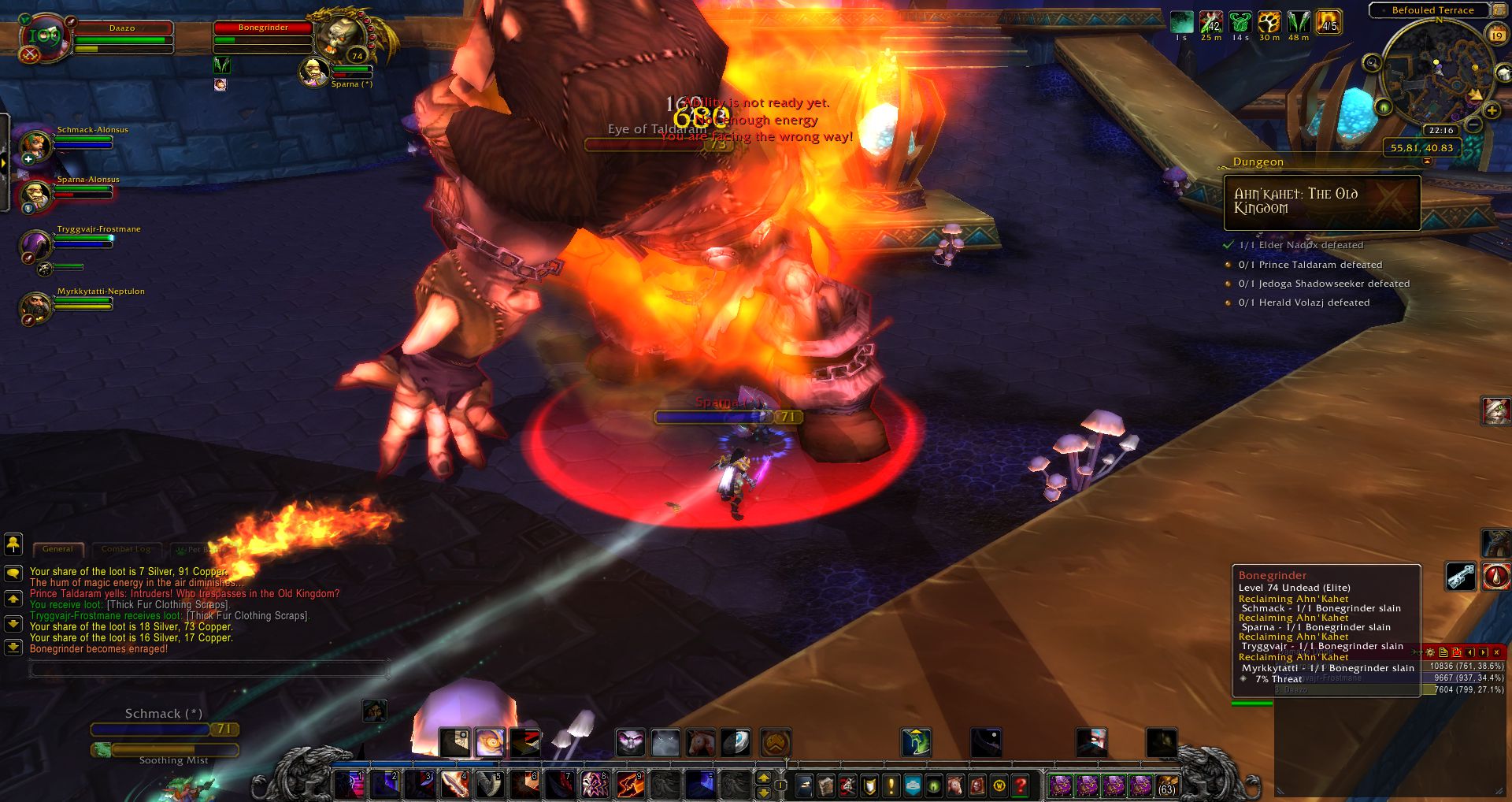
Task: Click the paw print buff icon
Action: (1269, 22)
